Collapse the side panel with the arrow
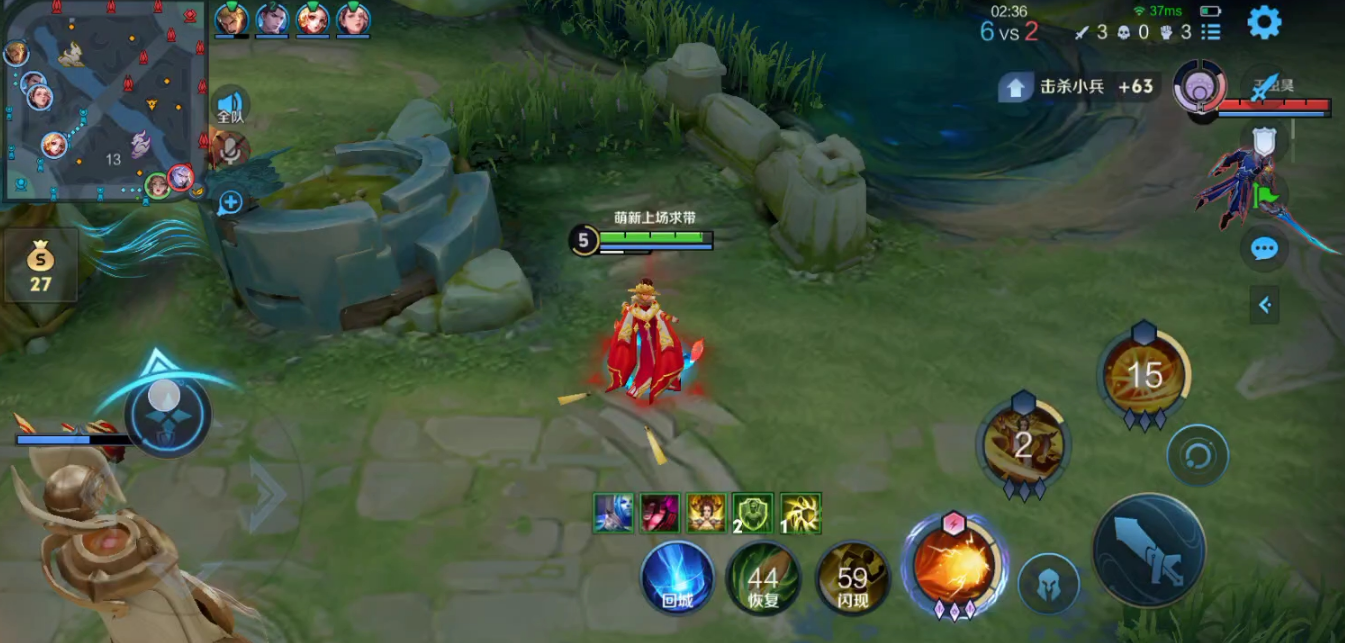 click(x=1264, y=305)
